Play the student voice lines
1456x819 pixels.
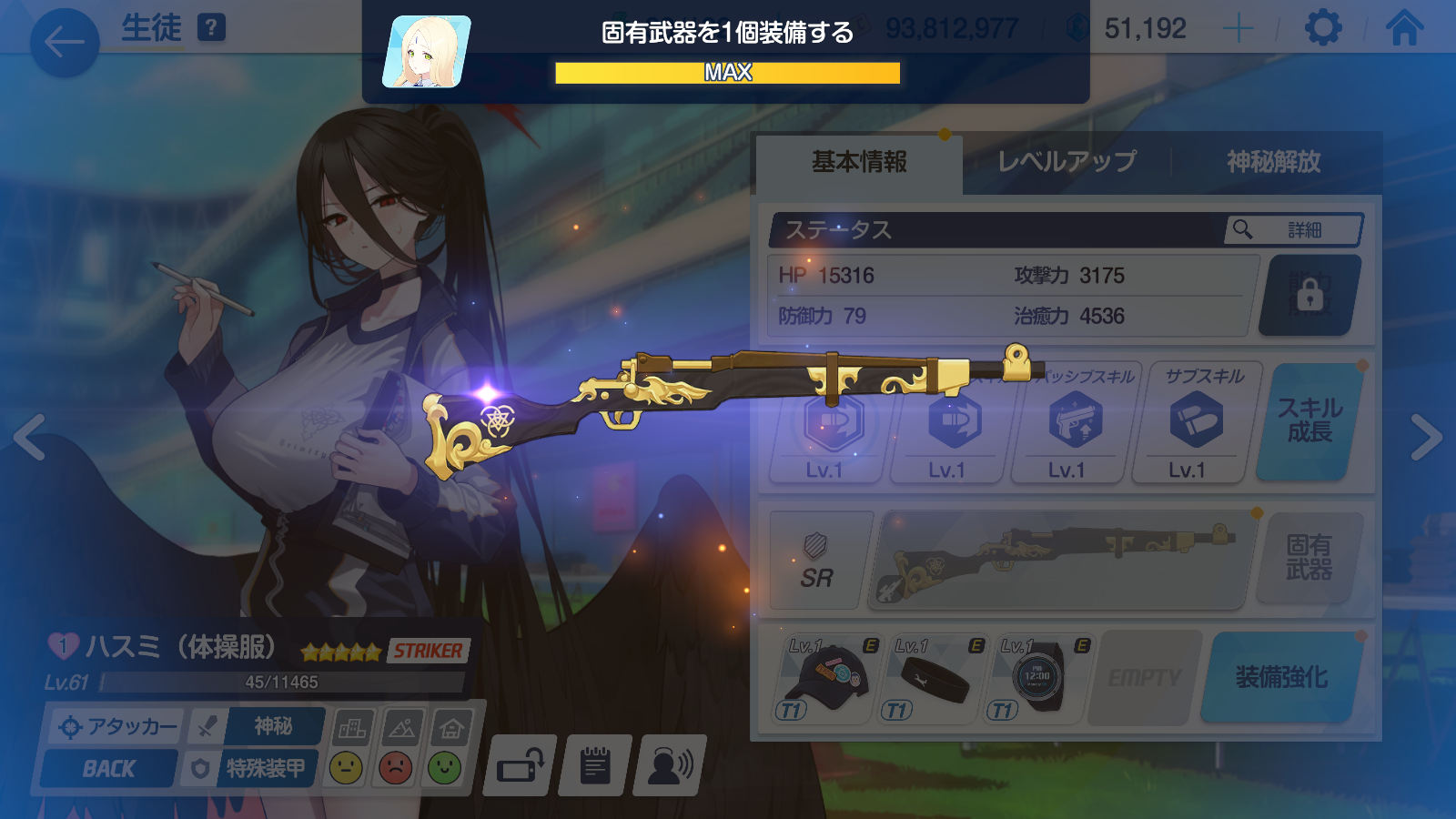point(670,765)
